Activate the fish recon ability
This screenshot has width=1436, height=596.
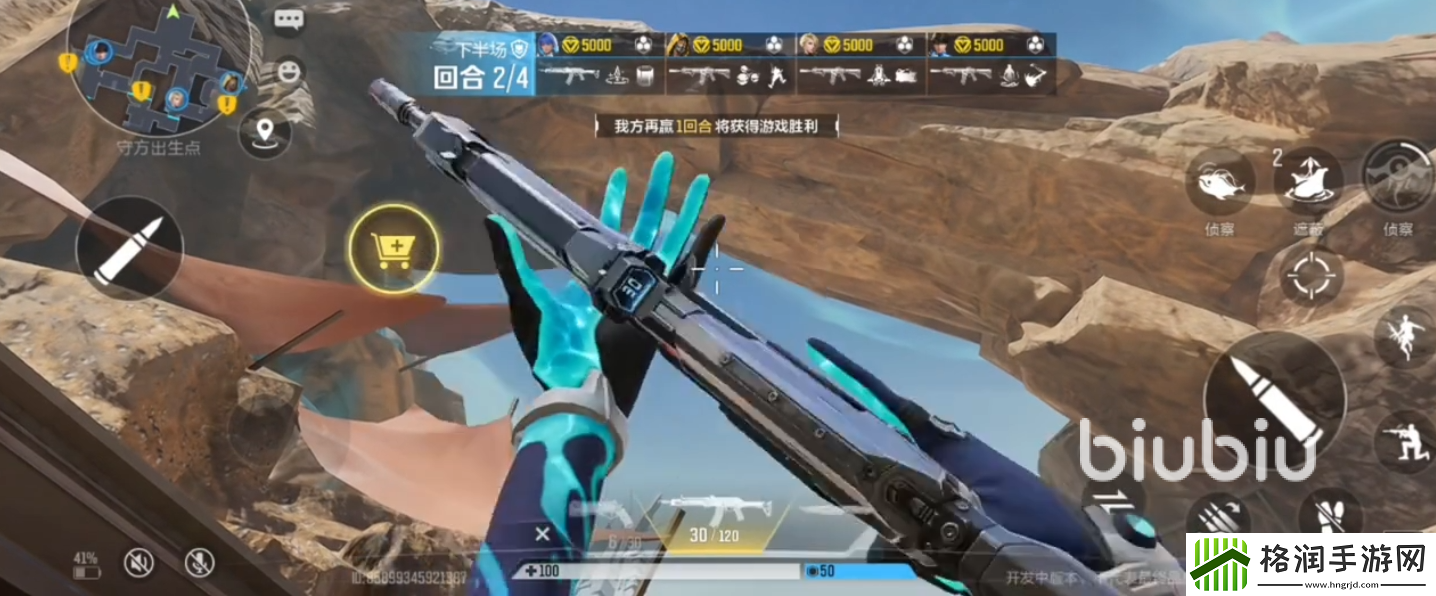click(1220, 182)
